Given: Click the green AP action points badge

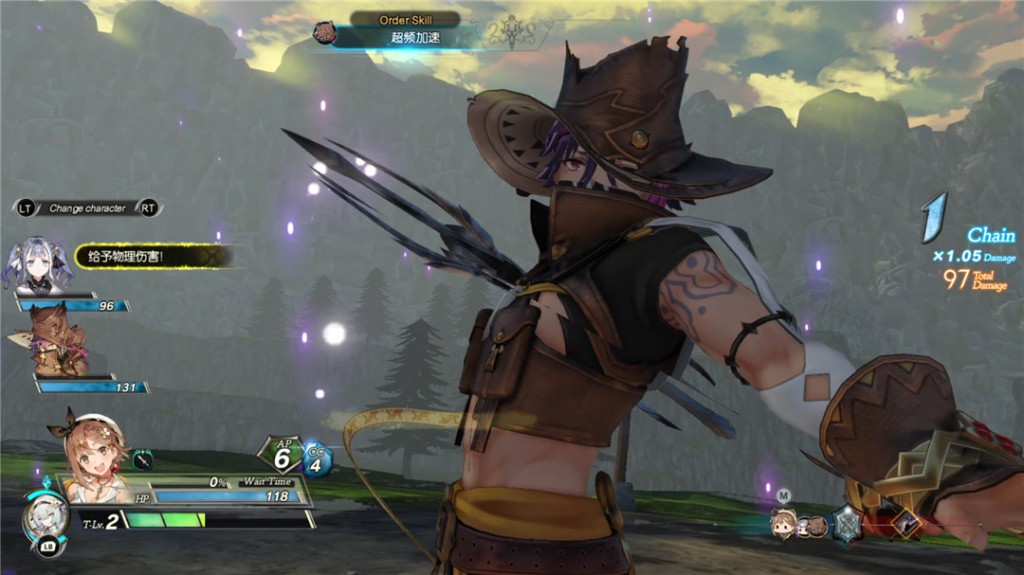Looking at the screenshot, I should 281,455.
